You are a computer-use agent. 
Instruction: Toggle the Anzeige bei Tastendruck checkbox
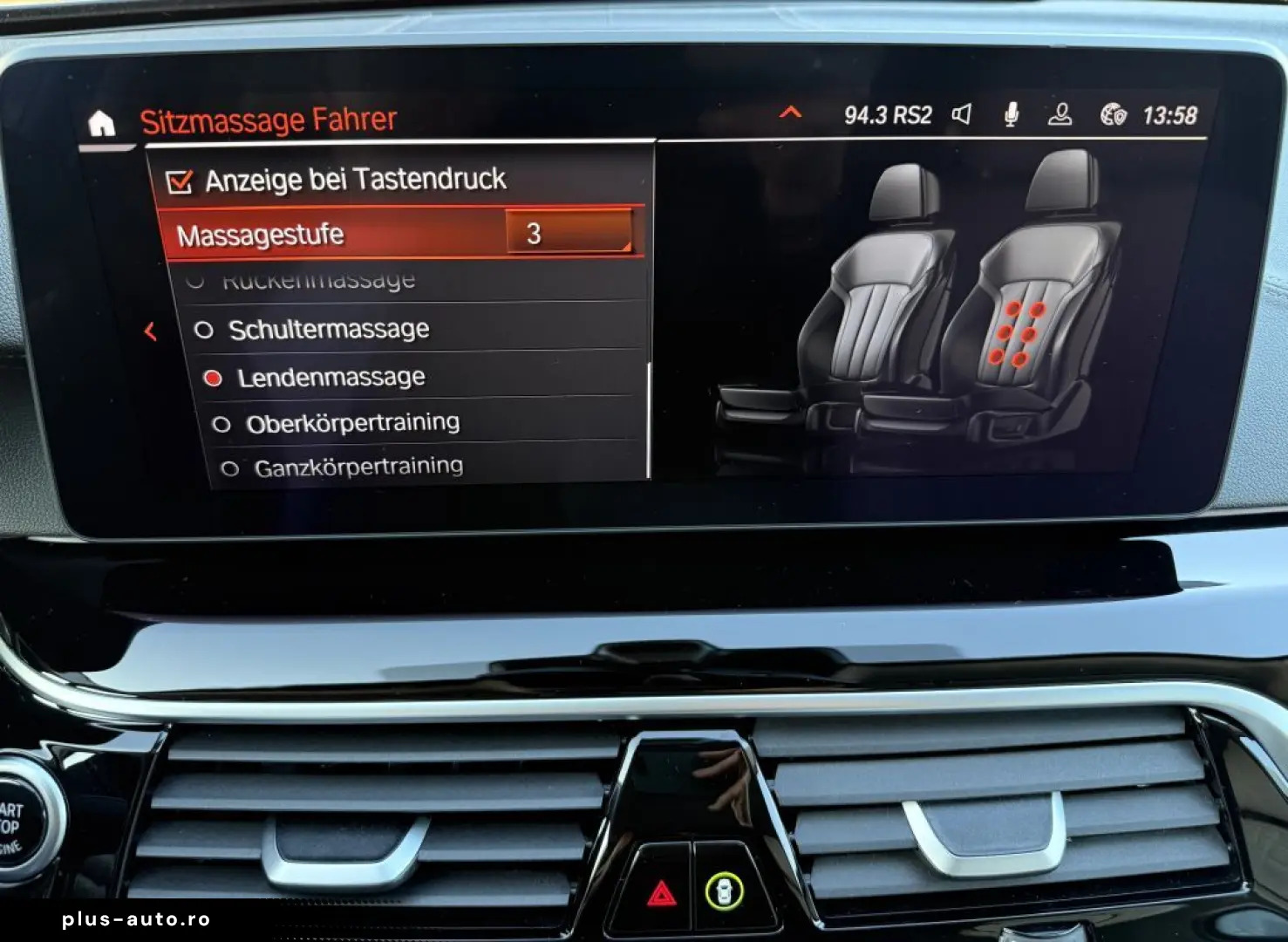click(181, 180)
